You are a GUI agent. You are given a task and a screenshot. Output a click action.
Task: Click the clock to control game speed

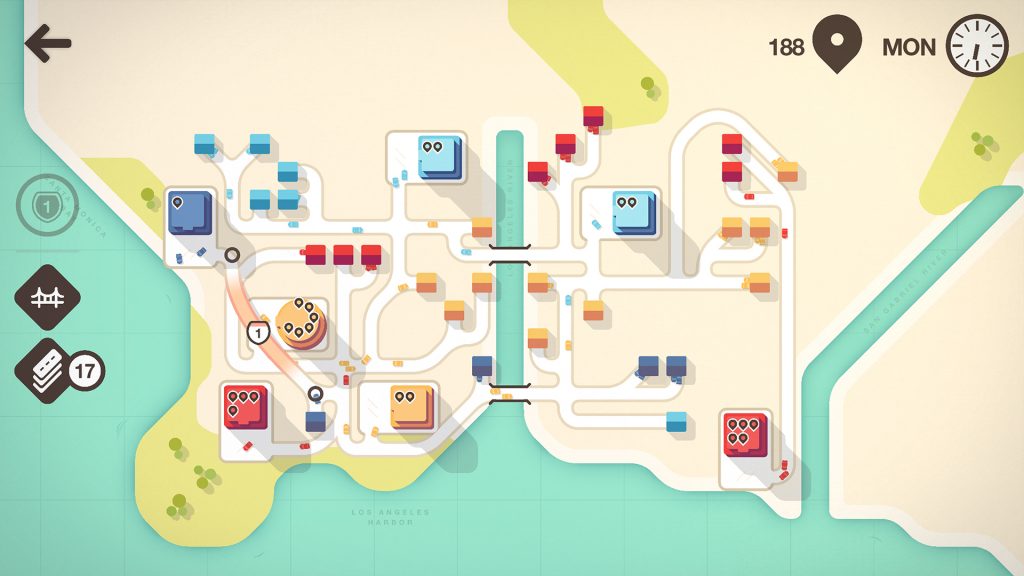click(977, 46)
